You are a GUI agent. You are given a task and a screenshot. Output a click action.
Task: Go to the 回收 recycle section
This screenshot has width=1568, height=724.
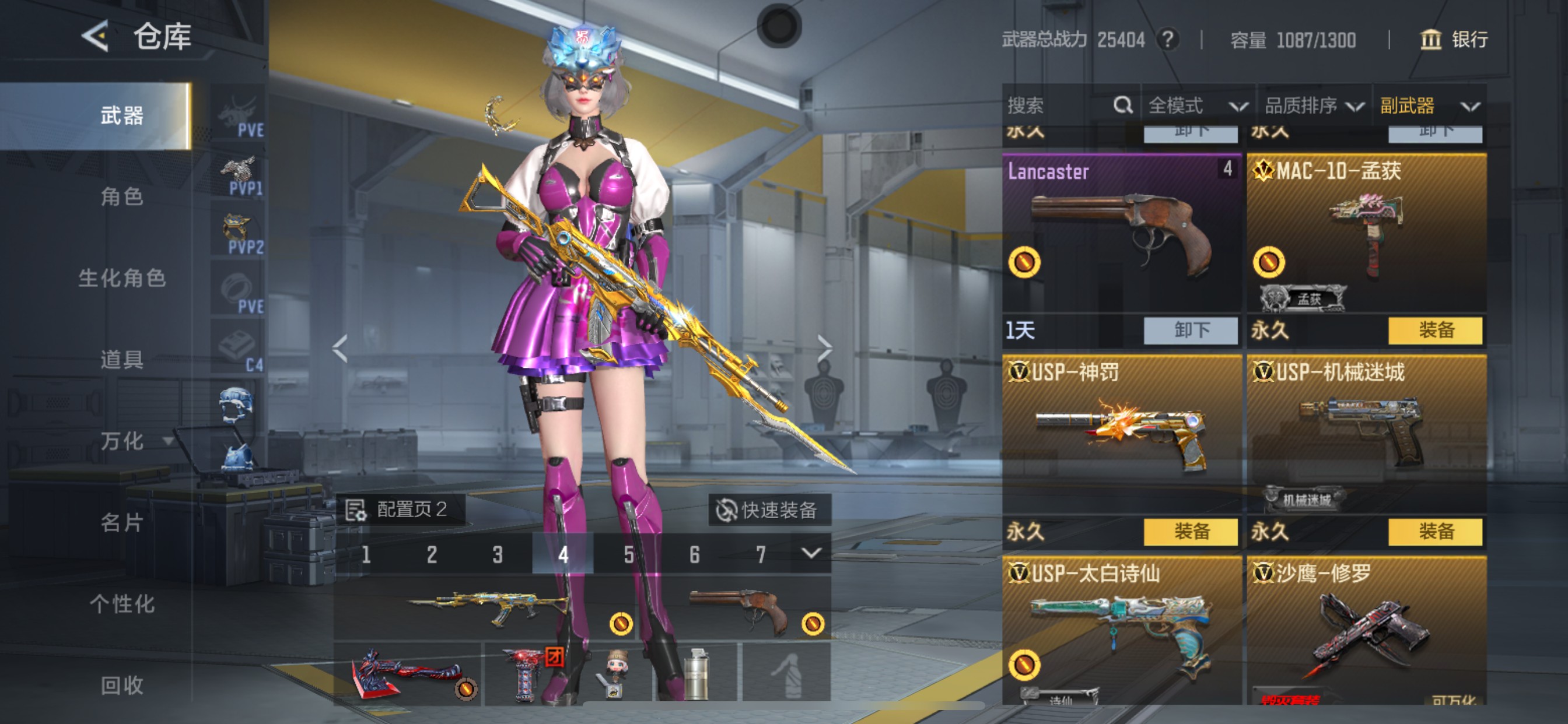pos(122,686)
